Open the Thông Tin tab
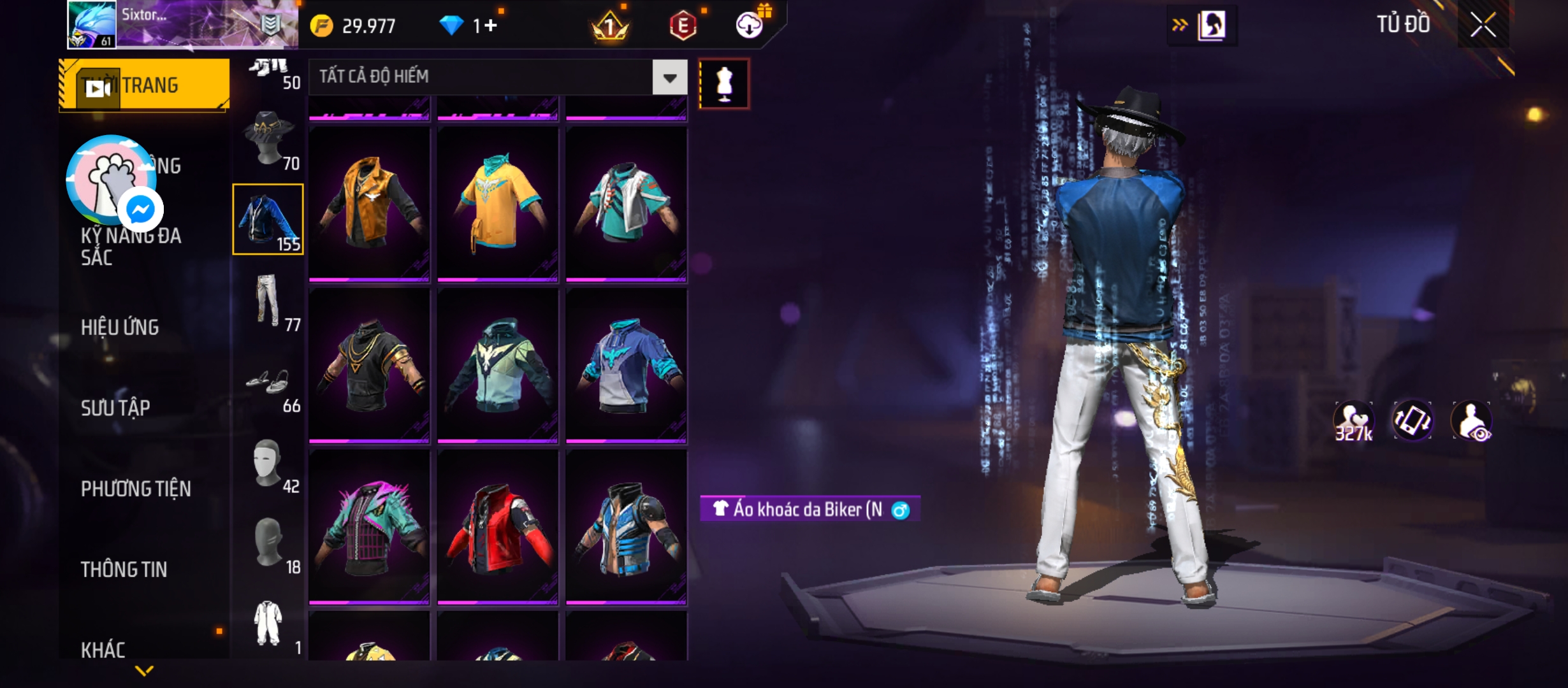The height and width of the screenshot is (688, 1568). pyautogui.click(x=124, y=570)
